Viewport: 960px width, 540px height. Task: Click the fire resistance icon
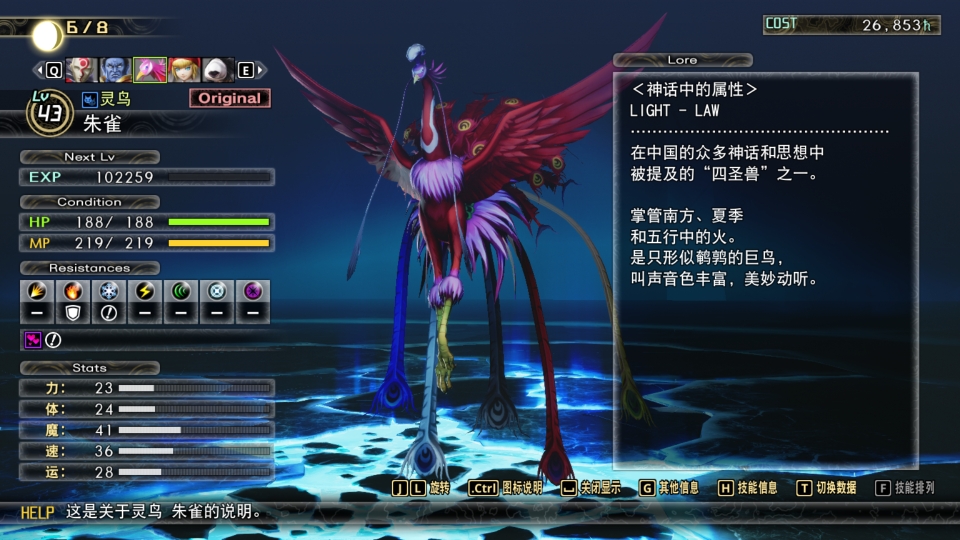(x=73, y=292)
